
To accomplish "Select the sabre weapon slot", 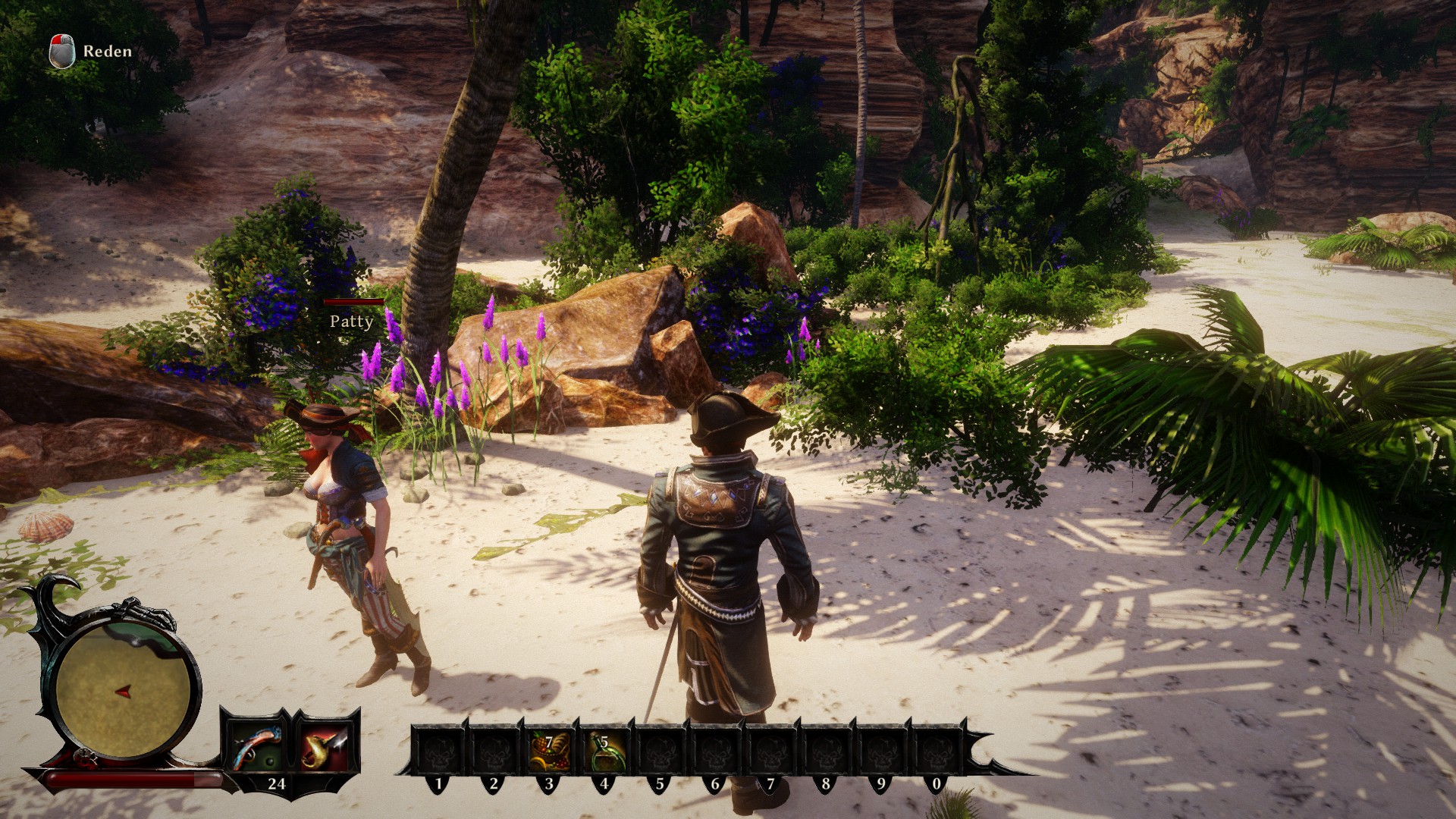I will 325,747.
